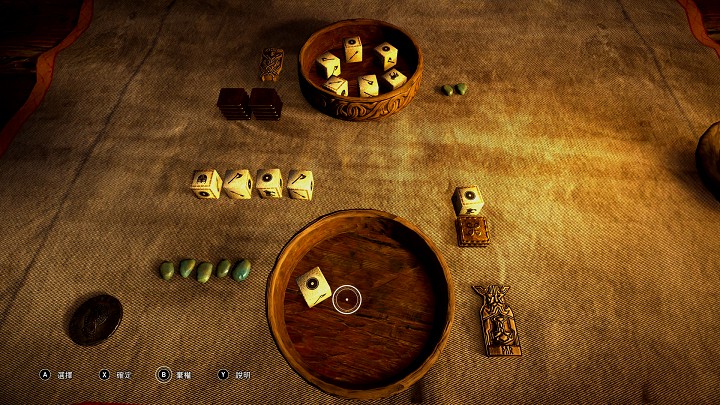720x405 pixels.
Task: Select the die above the square wooden token
Action: coord(468,200)
